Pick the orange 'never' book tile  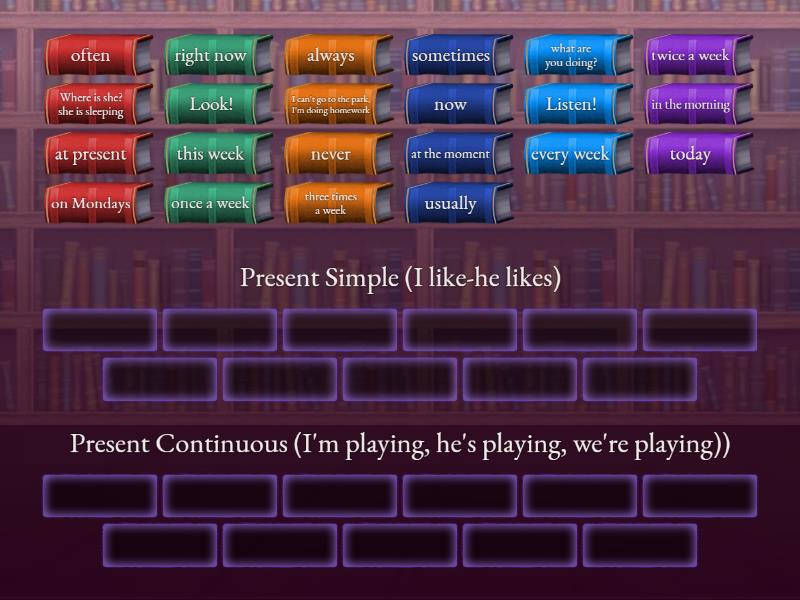(x=331, y=154)
